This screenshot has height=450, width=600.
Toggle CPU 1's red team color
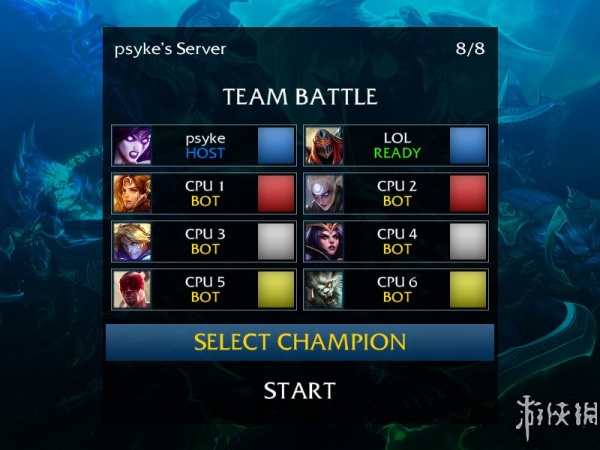[276, 193]
